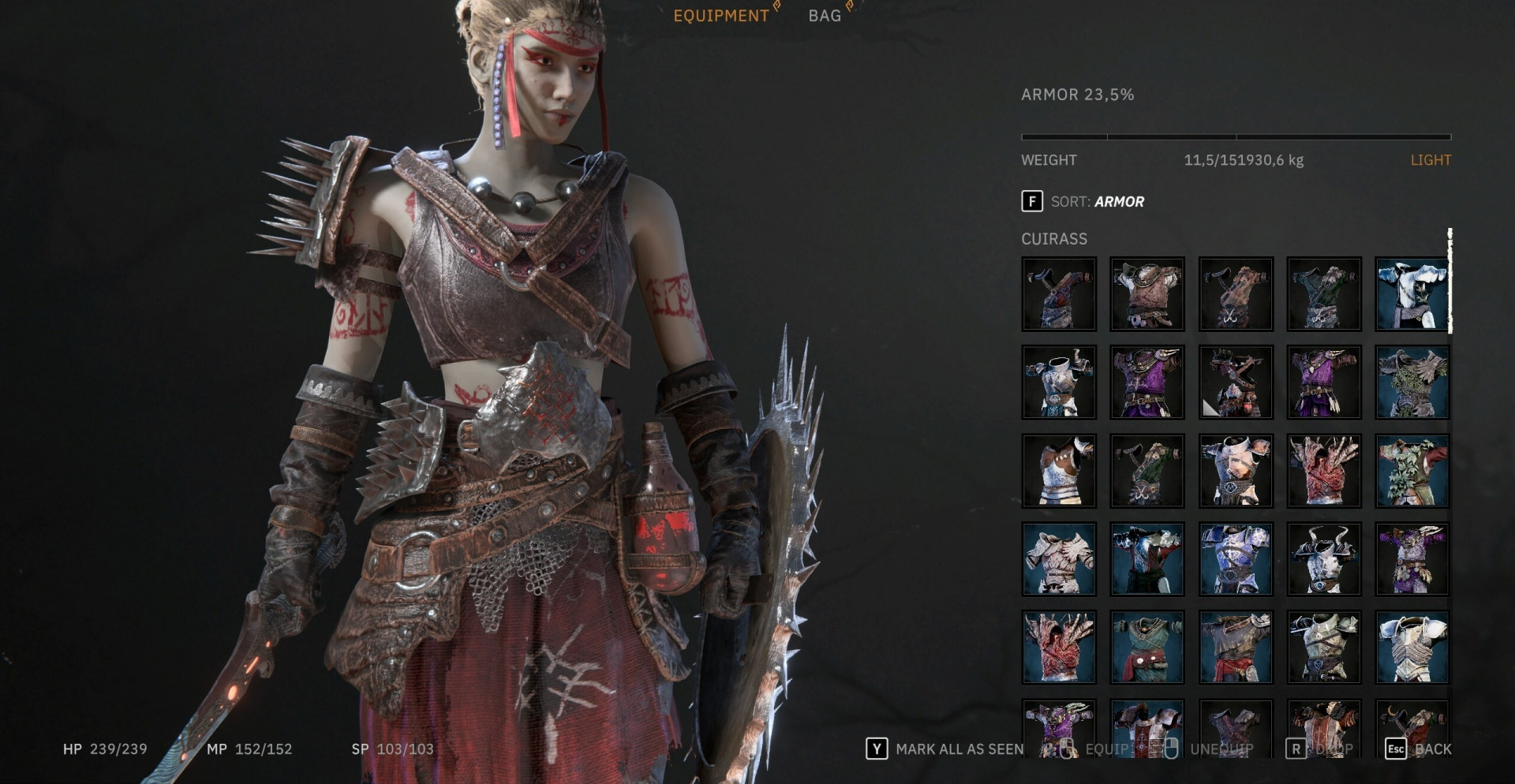This screenshot has width=1515, height=784.
Task: Mark all items as seen
Action: click(x=945, y=749)
